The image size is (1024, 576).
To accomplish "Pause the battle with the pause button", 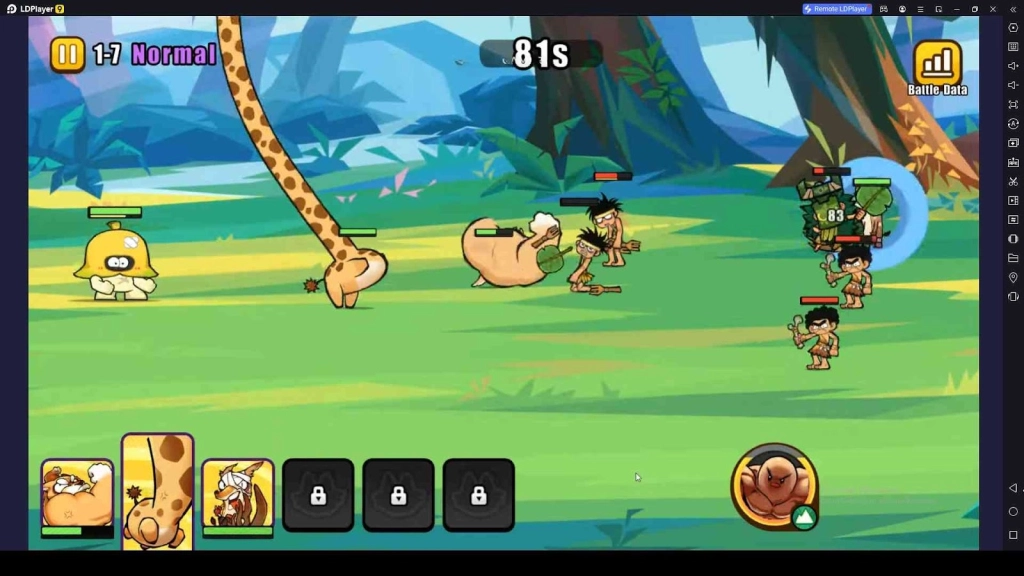I will [68, 54].
